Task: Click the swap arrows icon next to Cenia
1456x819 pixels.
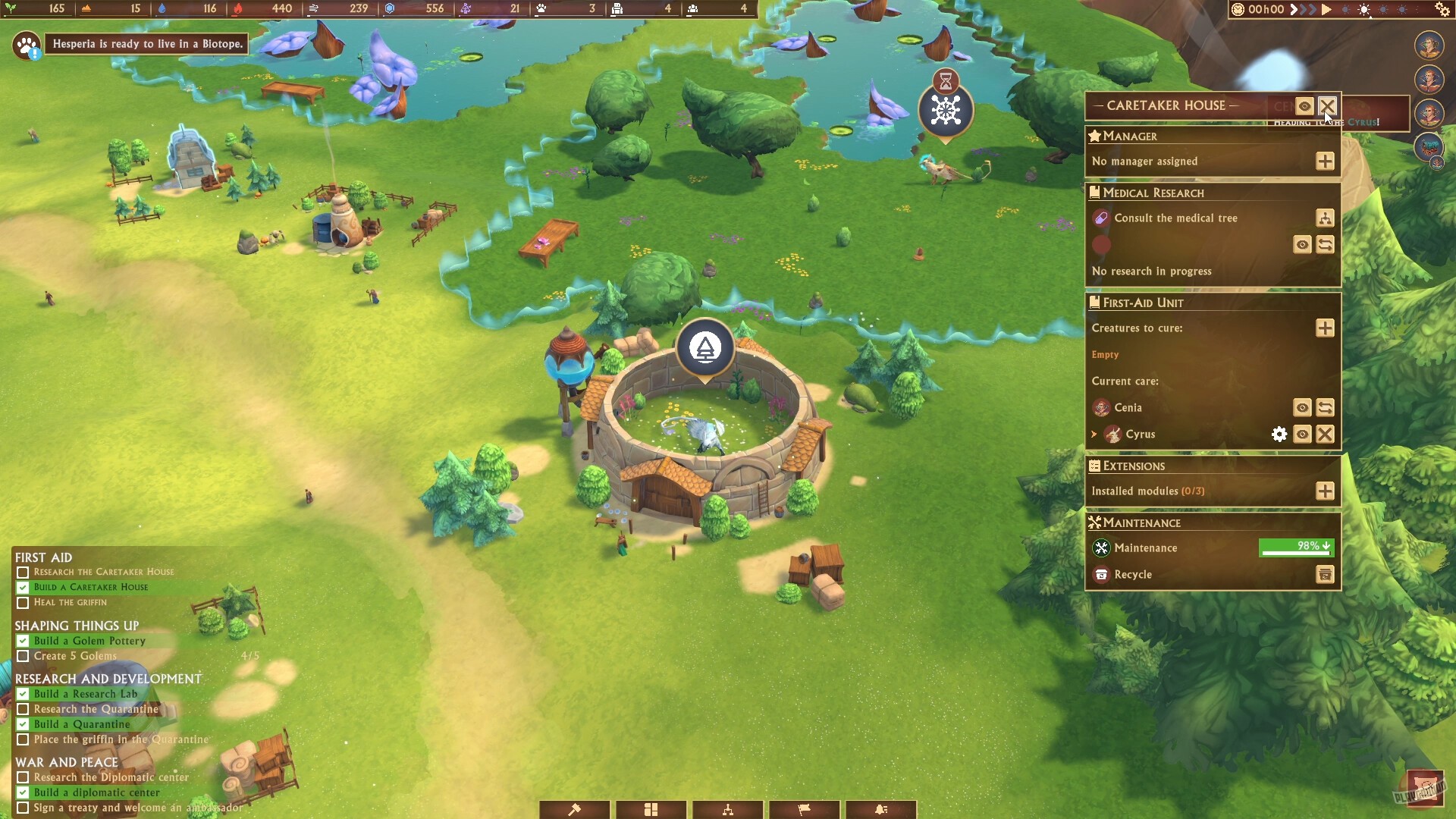Action: [x=1324, y=408]
